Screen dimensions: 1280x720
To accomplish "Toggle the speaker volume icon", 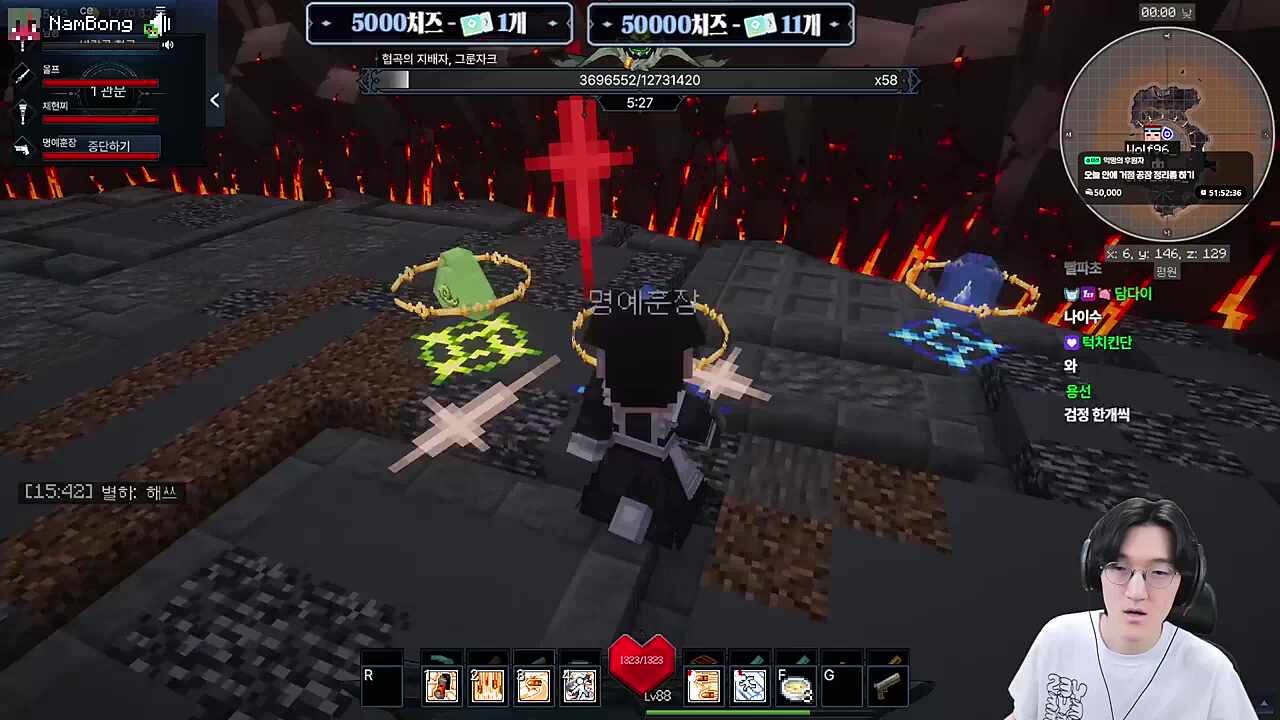I will (x=168, y=45).
